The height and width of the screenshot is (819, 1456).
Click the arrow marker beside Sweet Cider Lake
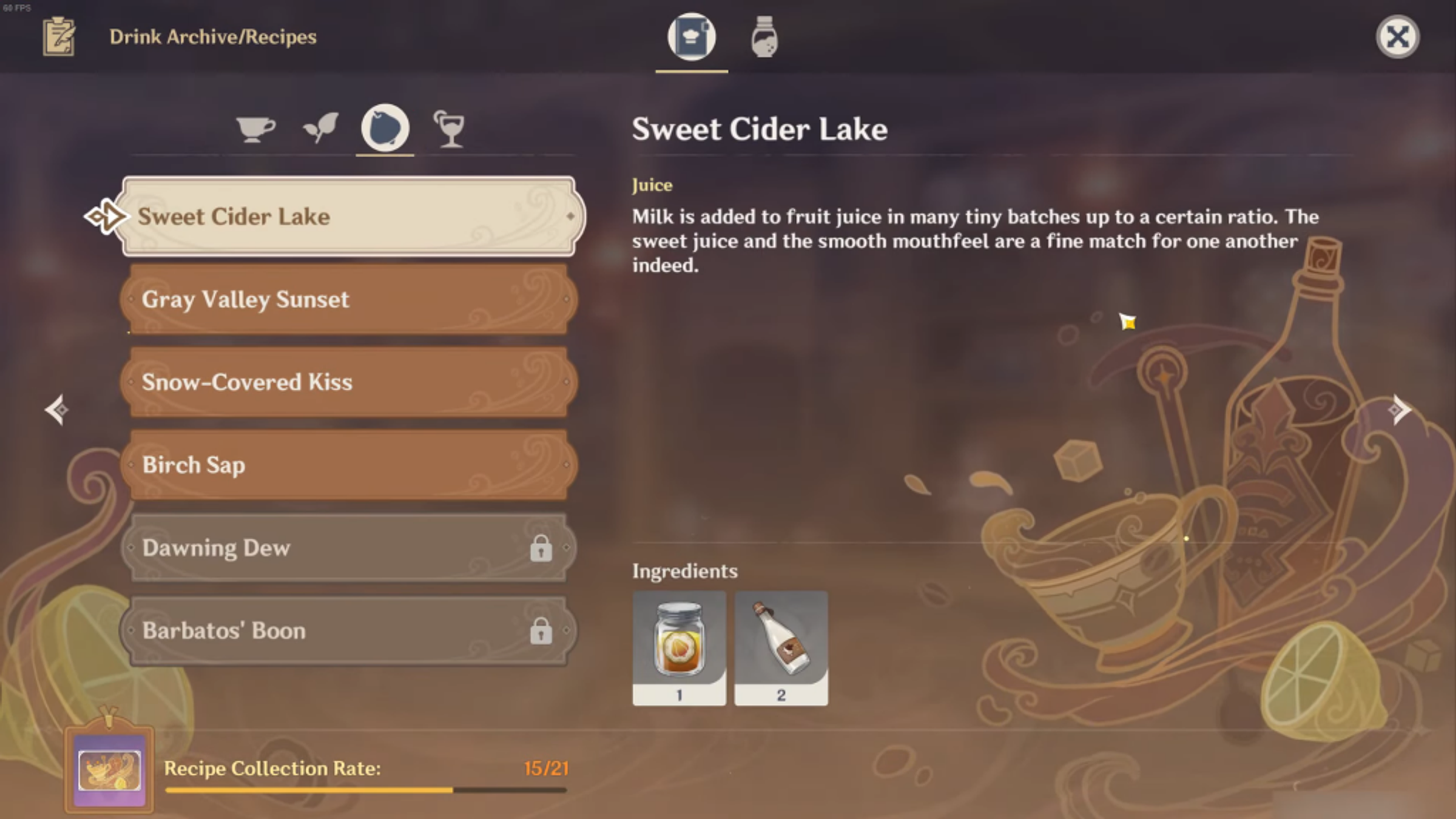(x=104, y=215)
